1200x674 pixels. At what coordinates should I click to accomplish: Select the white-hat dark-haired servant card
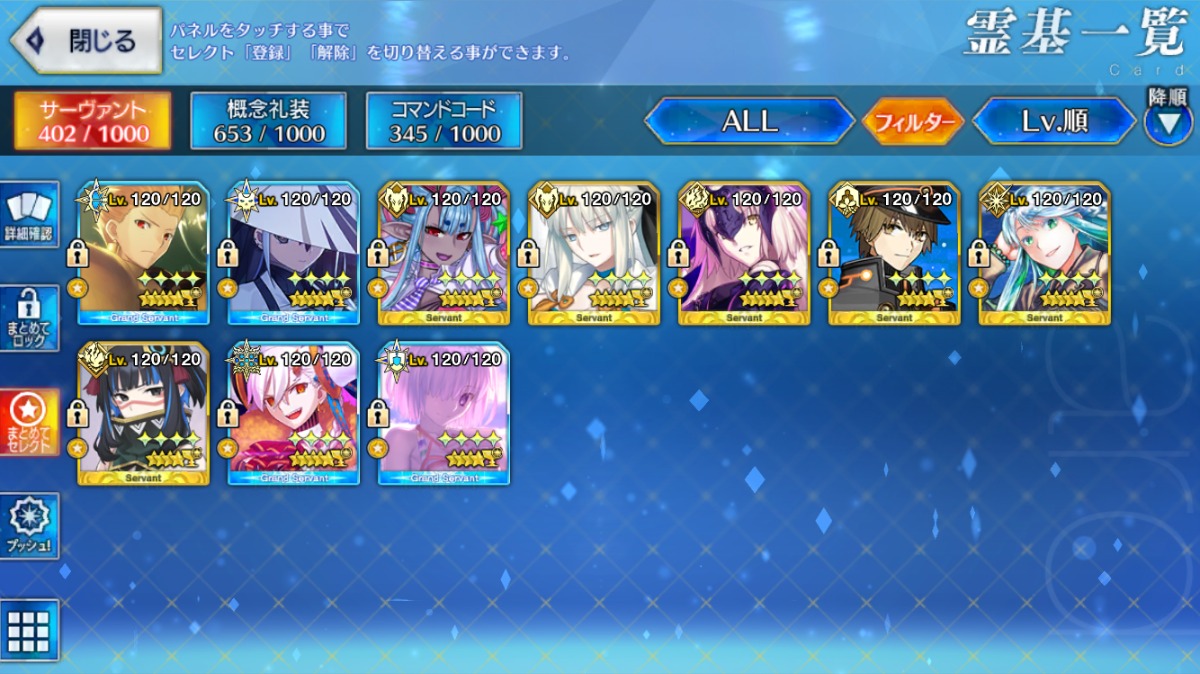click(294, 253)
